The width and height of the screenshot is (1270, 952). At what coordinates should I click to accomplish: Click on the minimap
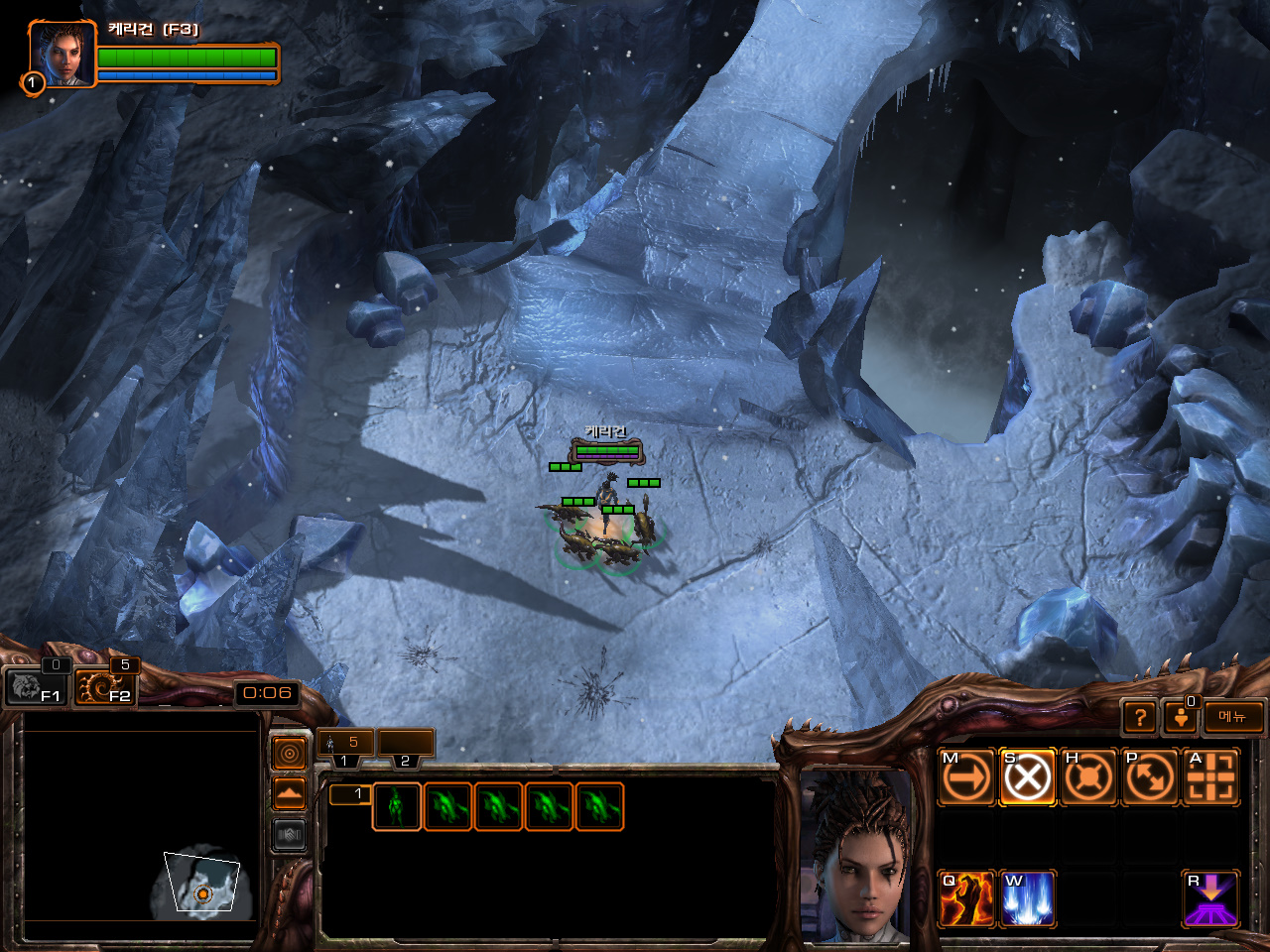pyautogui.click(x=141, y=833)
